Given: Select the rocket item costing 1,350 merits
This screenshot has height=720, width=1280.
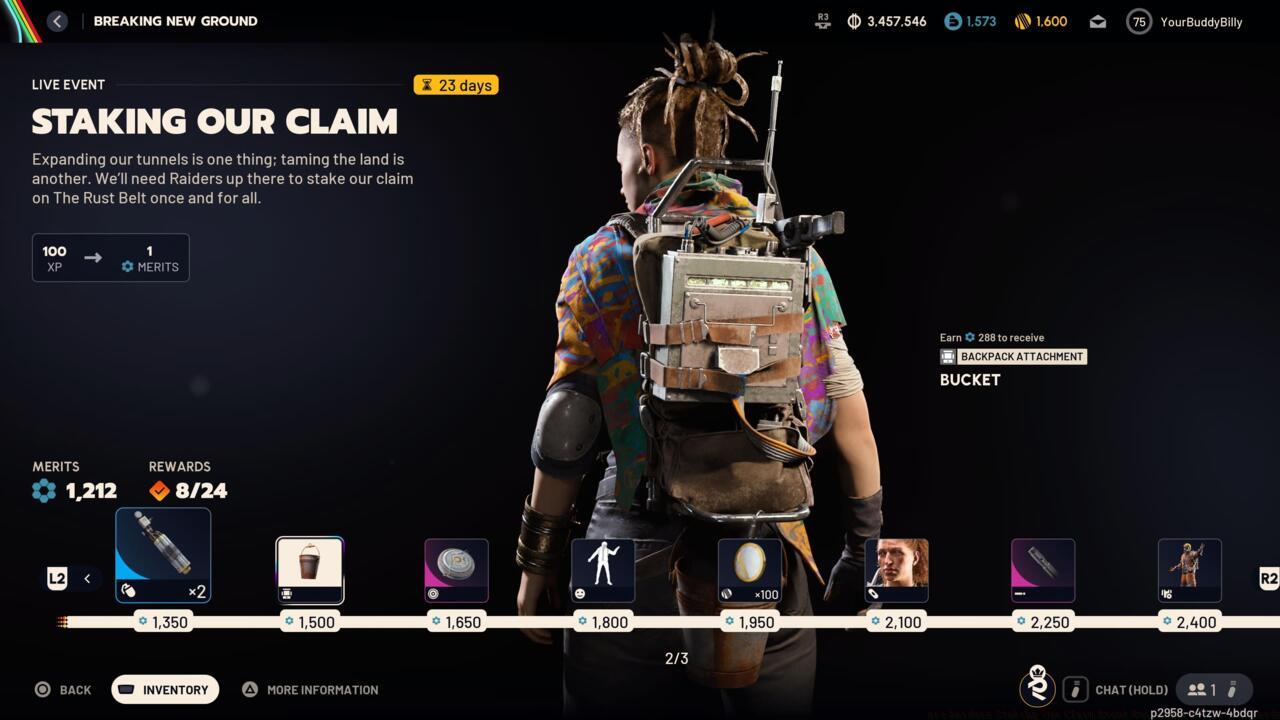Looking at the screenshot, I should tap(163, 553).
